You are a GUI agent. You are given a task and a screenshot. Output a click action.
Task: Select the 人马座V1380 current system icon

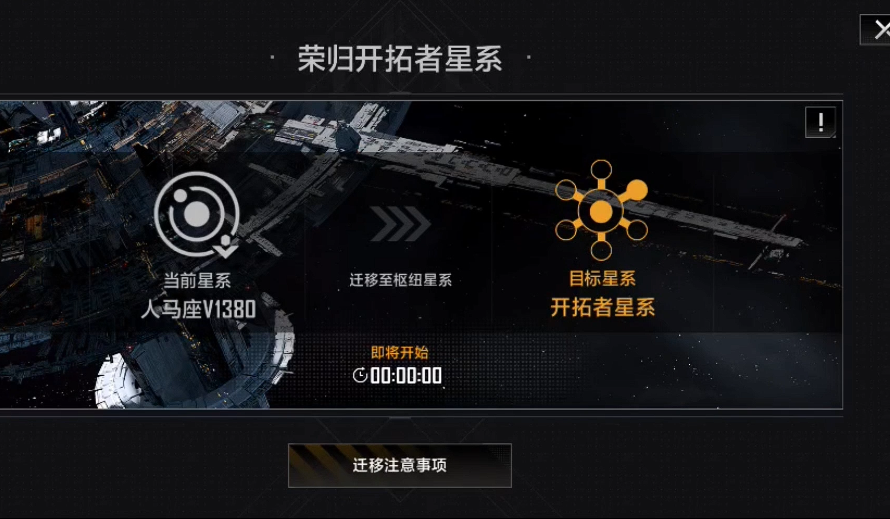coord(197,214)
